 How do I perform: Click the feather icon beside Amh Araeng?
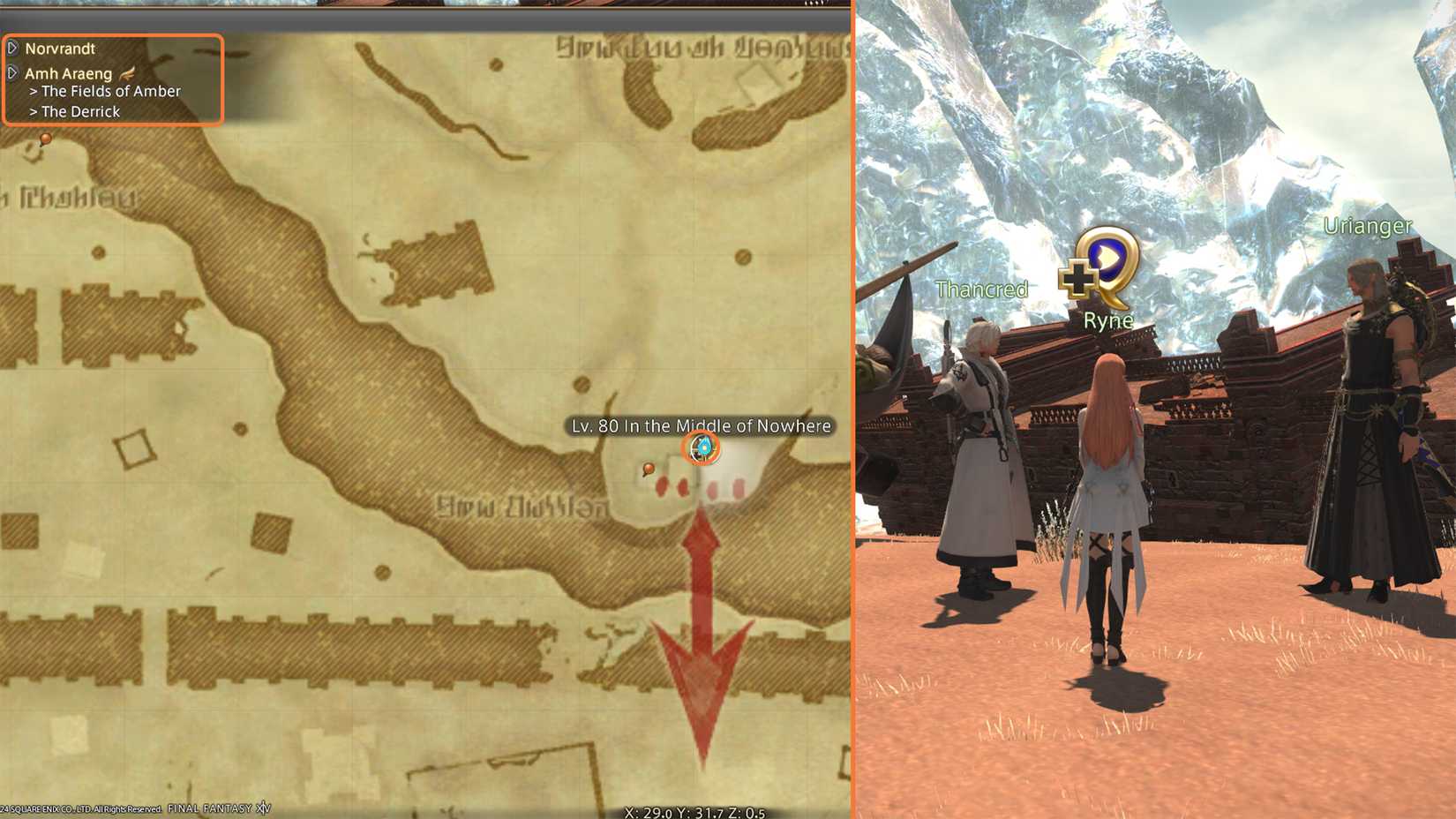(x=125, y=73)
